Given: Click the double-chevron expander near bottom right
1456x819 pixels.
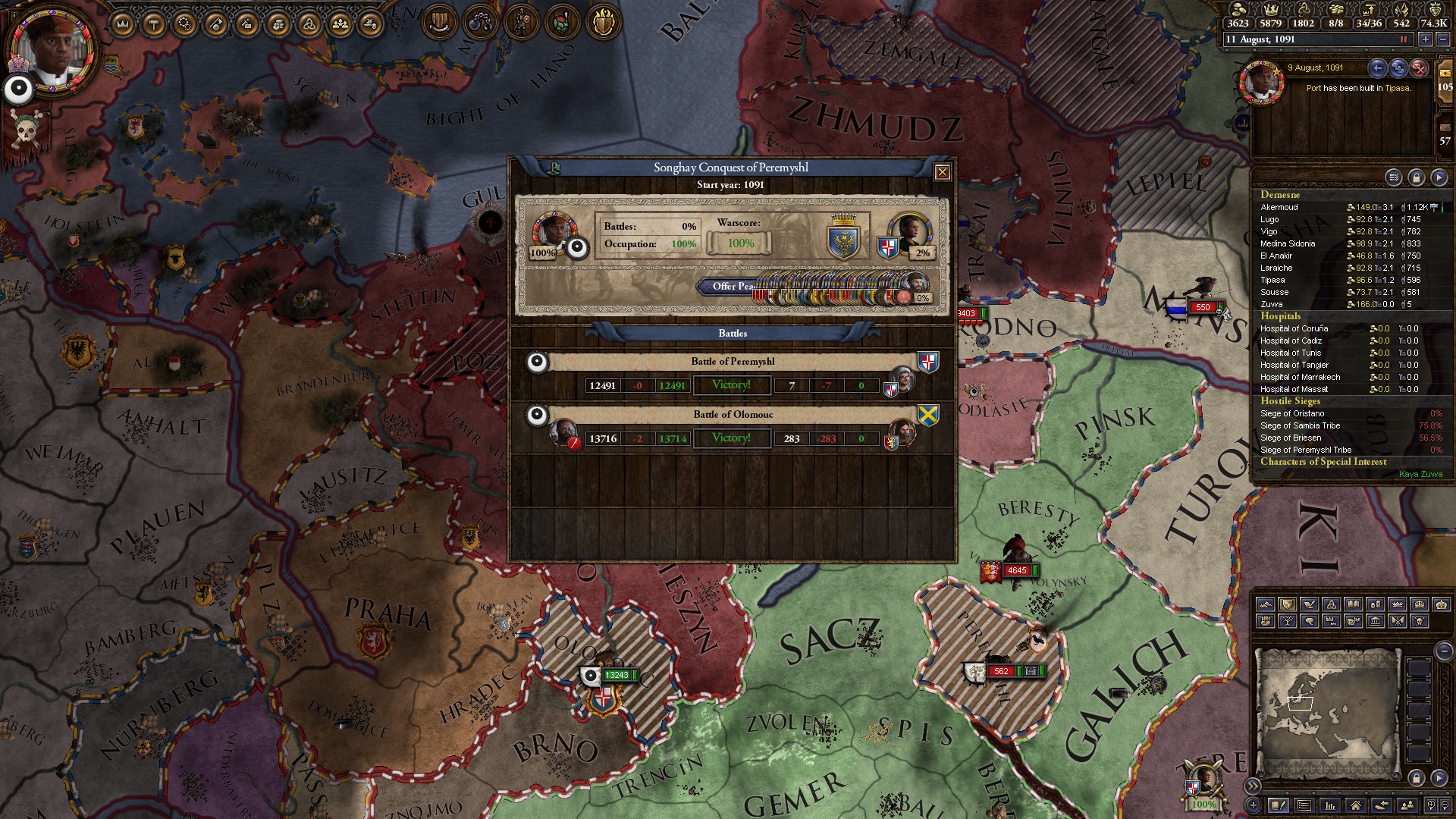Looking at the screenshot, I should pyautogui.click(x=1253, y=786).
